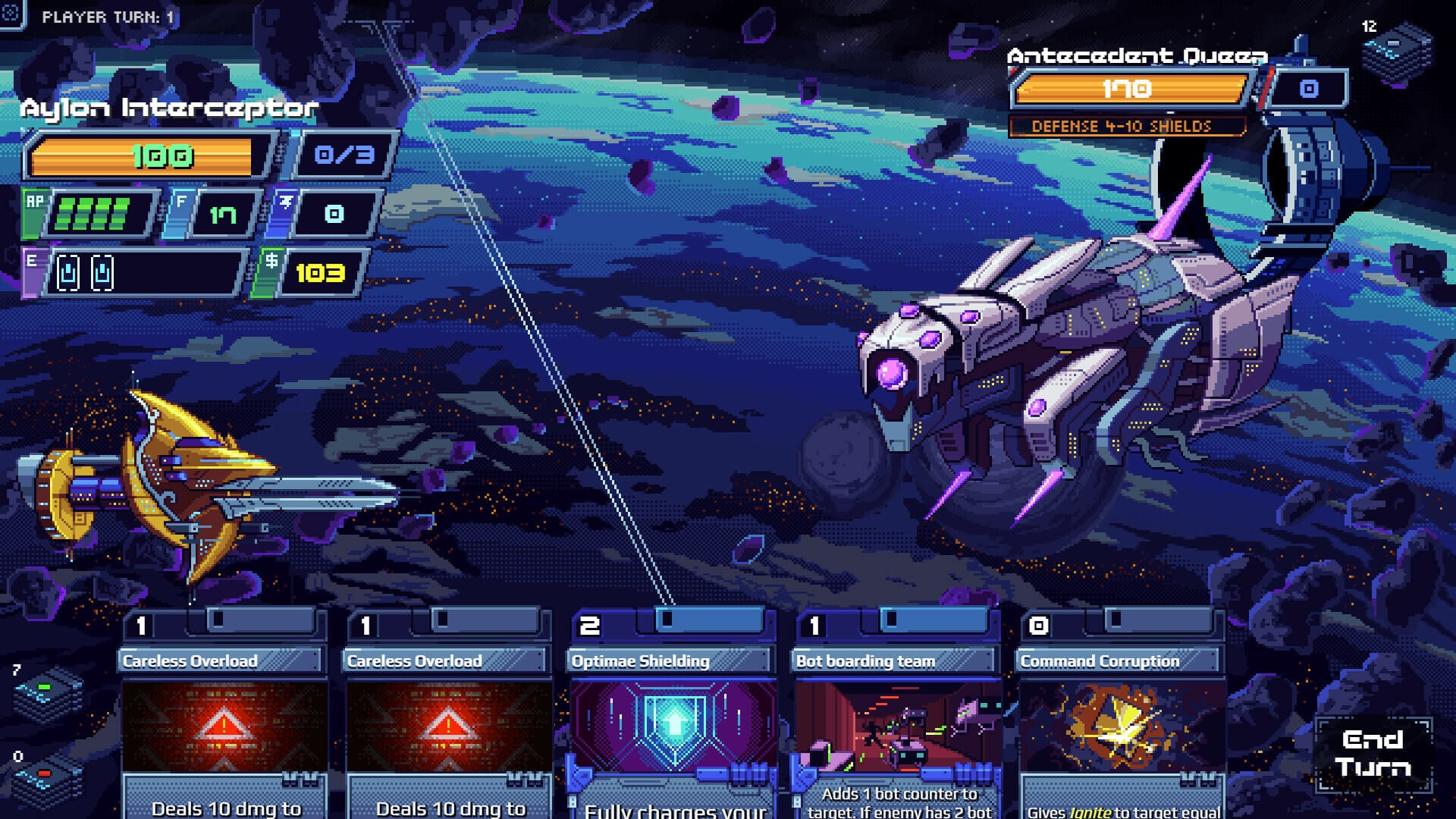Viewport: 1456px width, 819px height.
Task: Select the Optimae Shielding card
Action: (673, 720)
